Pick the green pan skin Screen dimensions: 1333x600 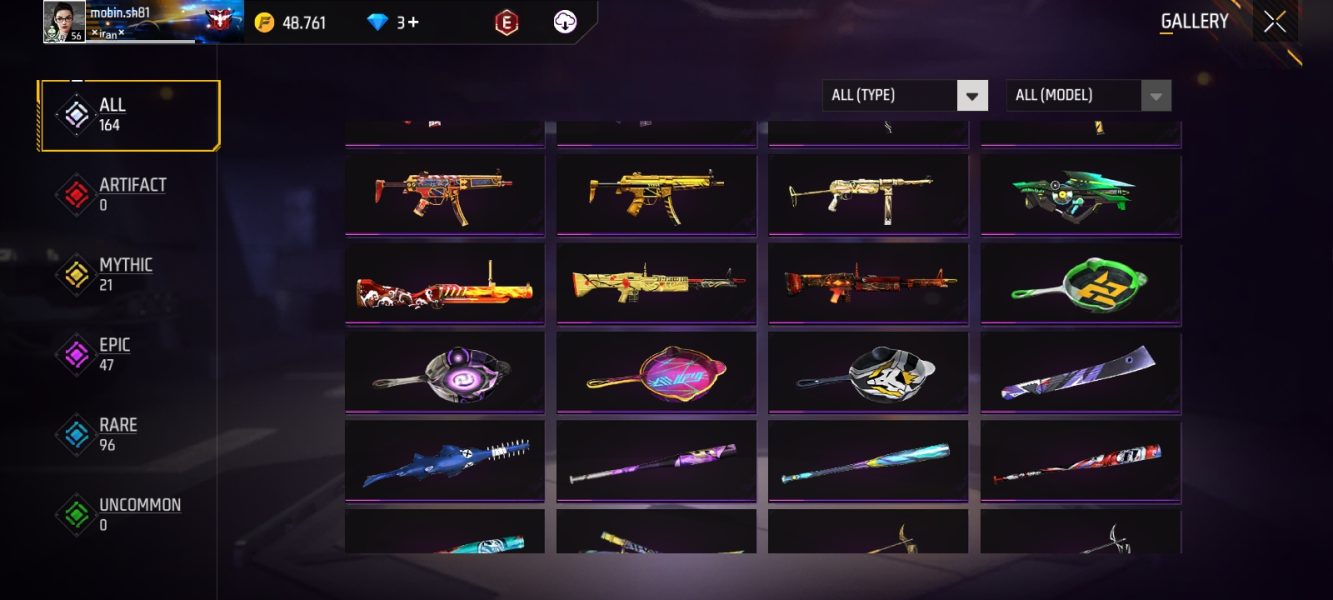(1080, 284)
